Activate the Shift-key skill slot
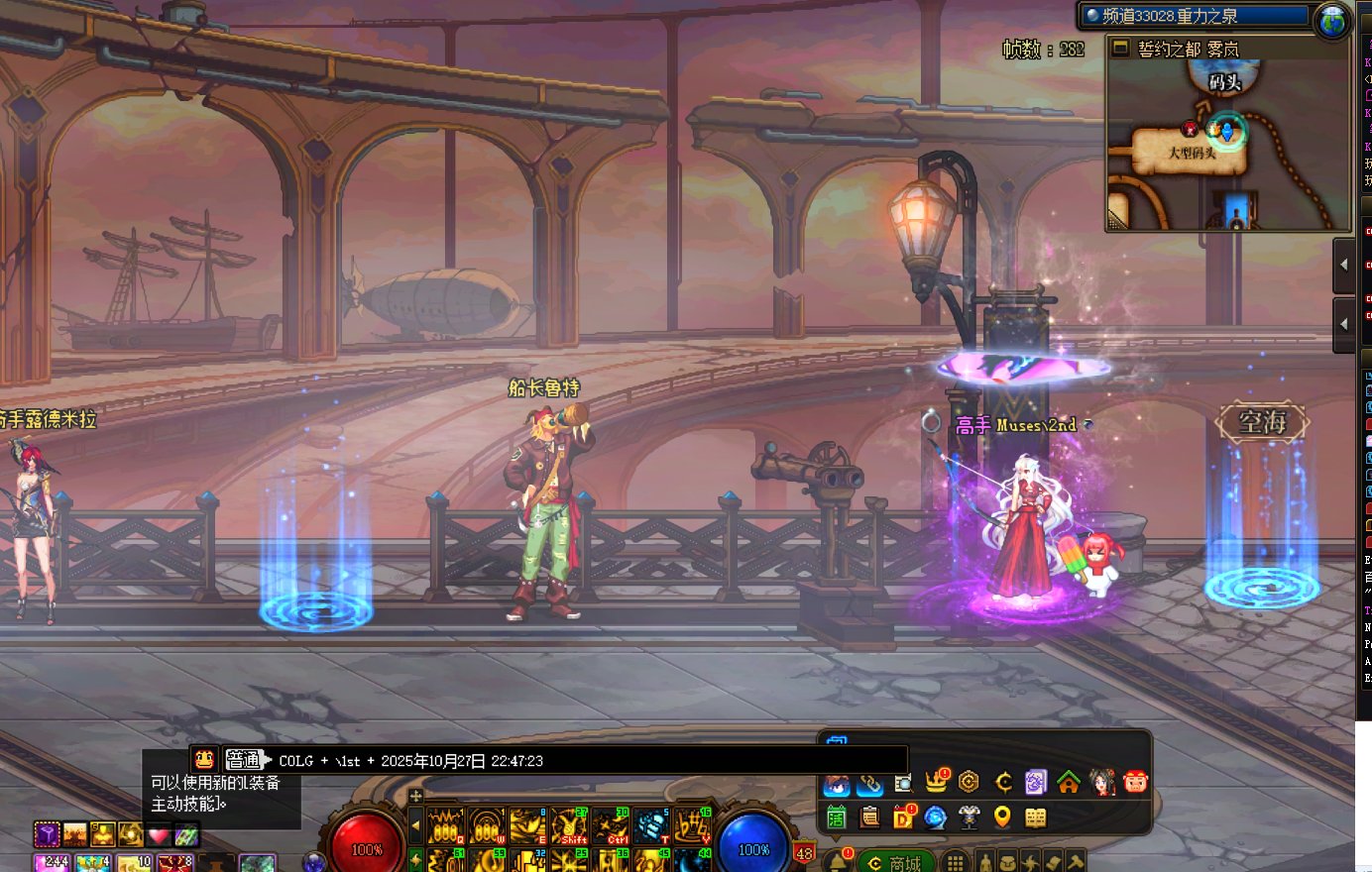Screen dimensions: 1372x872 tap(570, 826)
